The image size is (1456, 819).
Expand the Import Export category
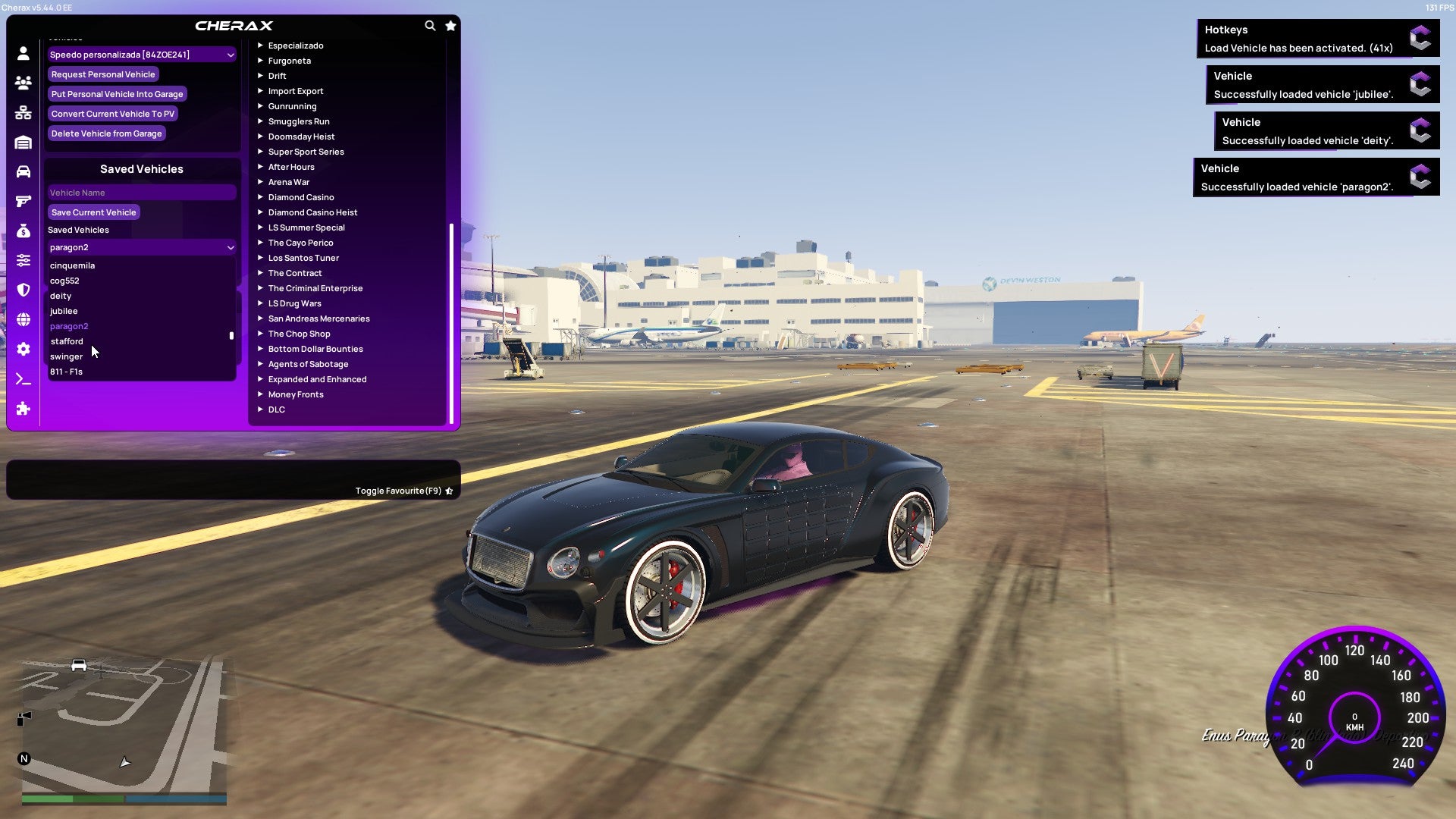[x=296, y=91]
